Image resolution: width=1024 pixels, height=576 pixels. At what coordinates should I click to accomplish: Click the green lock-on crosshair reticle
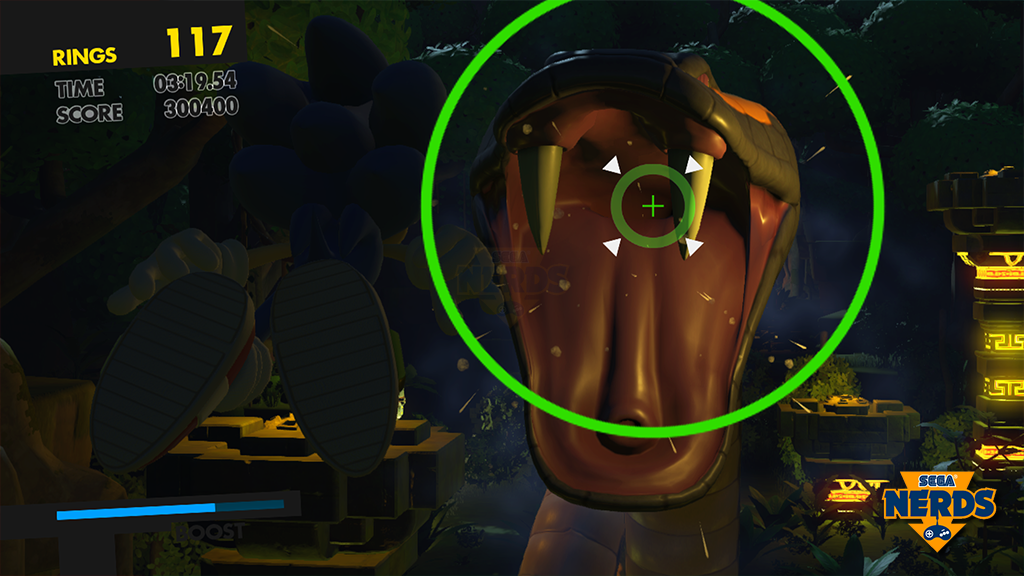[x=653, y=207]
